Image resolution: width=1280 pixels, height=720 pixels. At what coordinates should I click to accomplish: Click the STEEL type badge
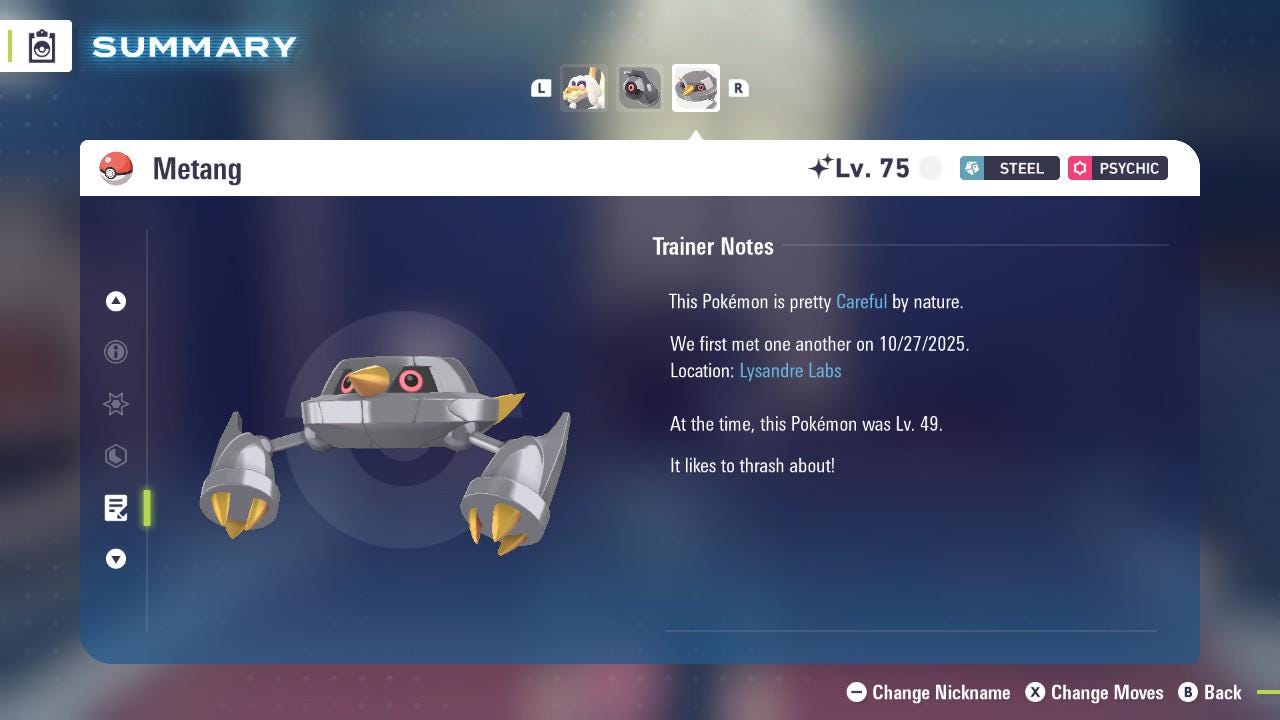(1009, 168)
